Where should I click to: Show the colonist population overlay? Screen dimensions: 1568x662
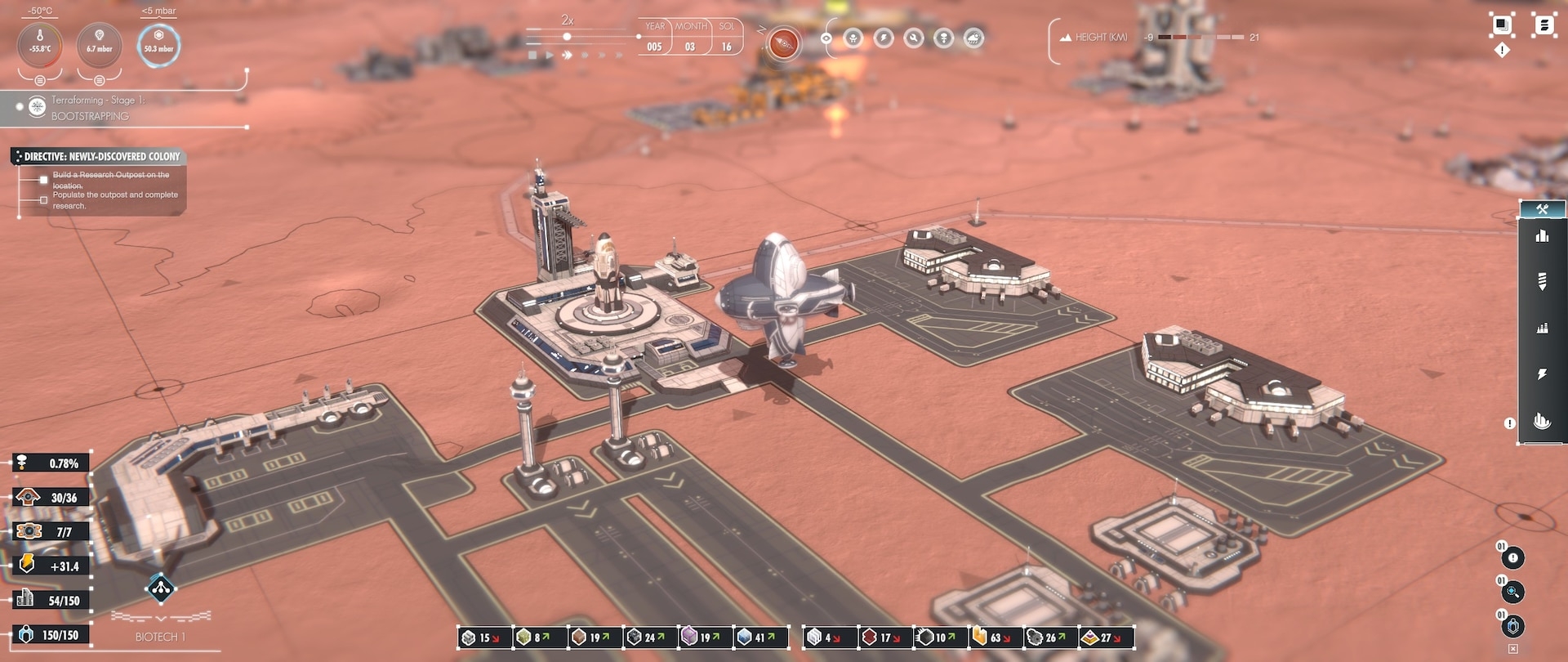click(853, 38)
